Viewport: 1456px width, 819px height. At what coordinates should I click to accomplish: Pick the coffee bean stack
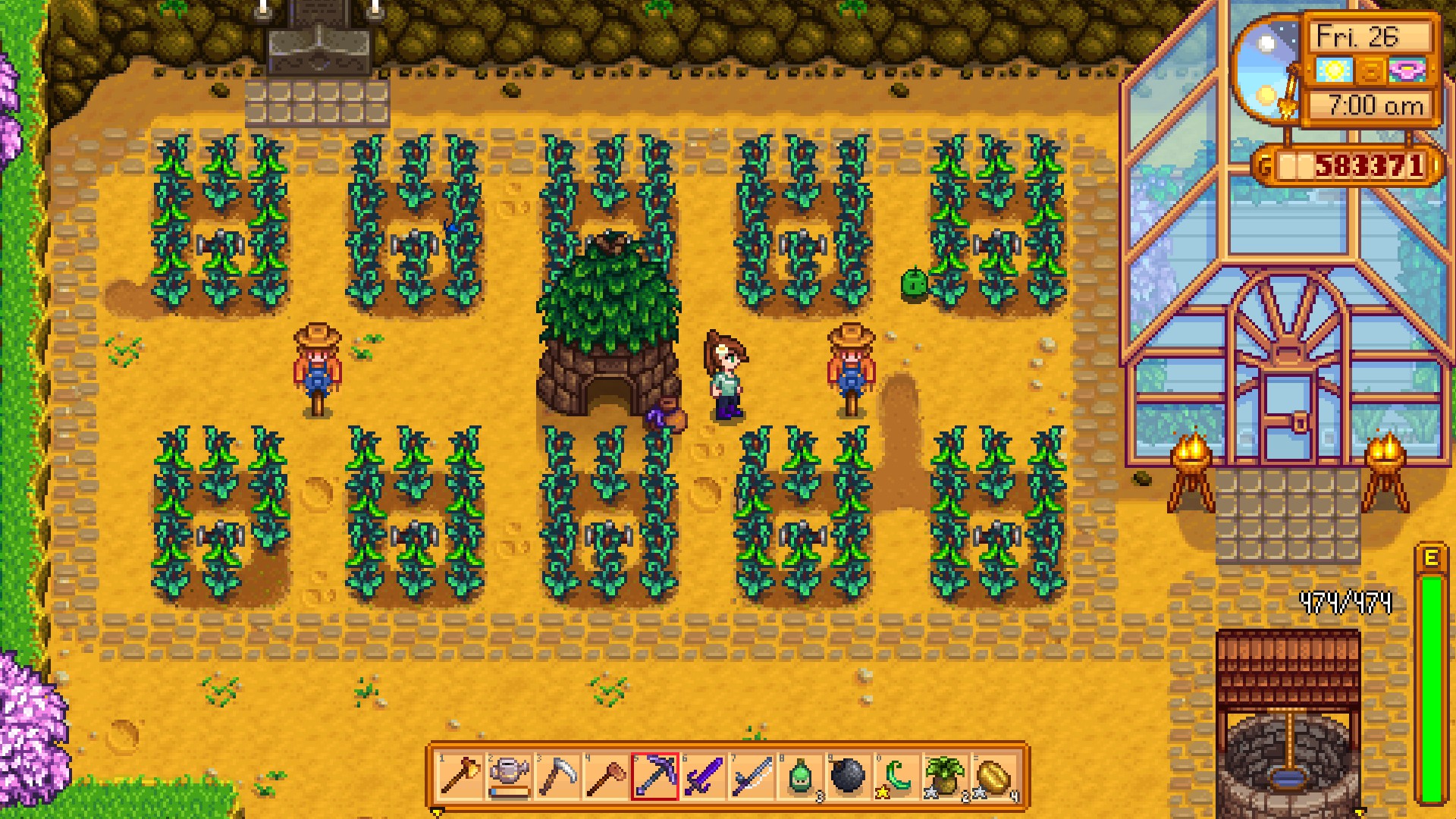click(x=994, y=776)
